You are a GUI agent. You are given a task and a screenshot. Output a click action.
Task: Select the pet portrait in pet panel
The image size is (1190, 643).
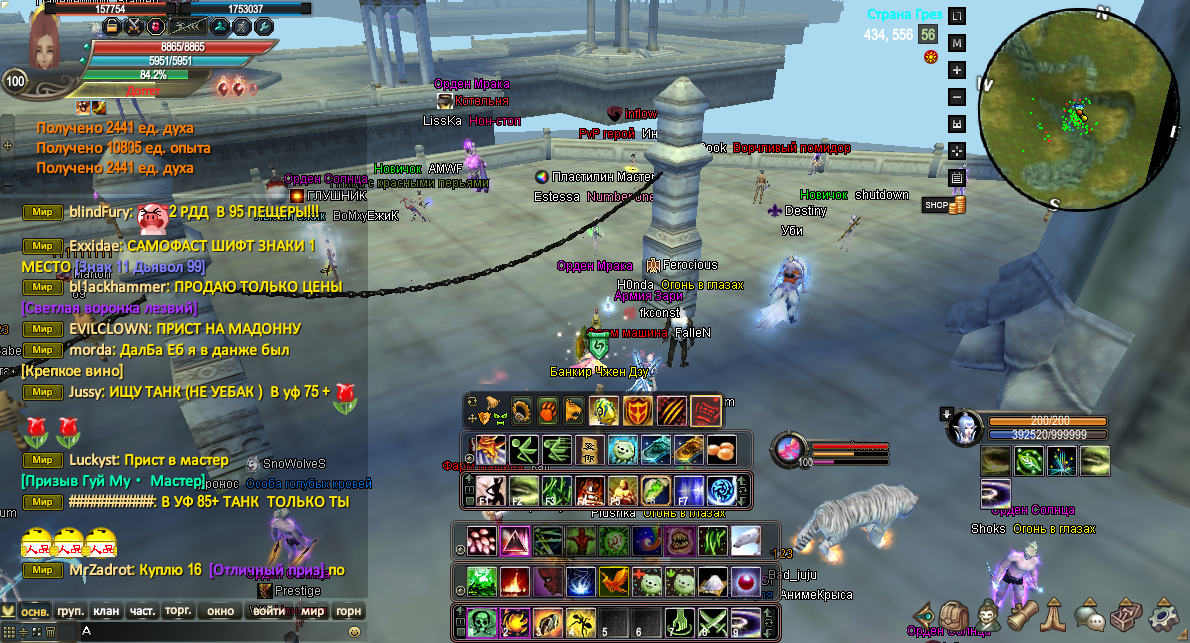point(964,427)
